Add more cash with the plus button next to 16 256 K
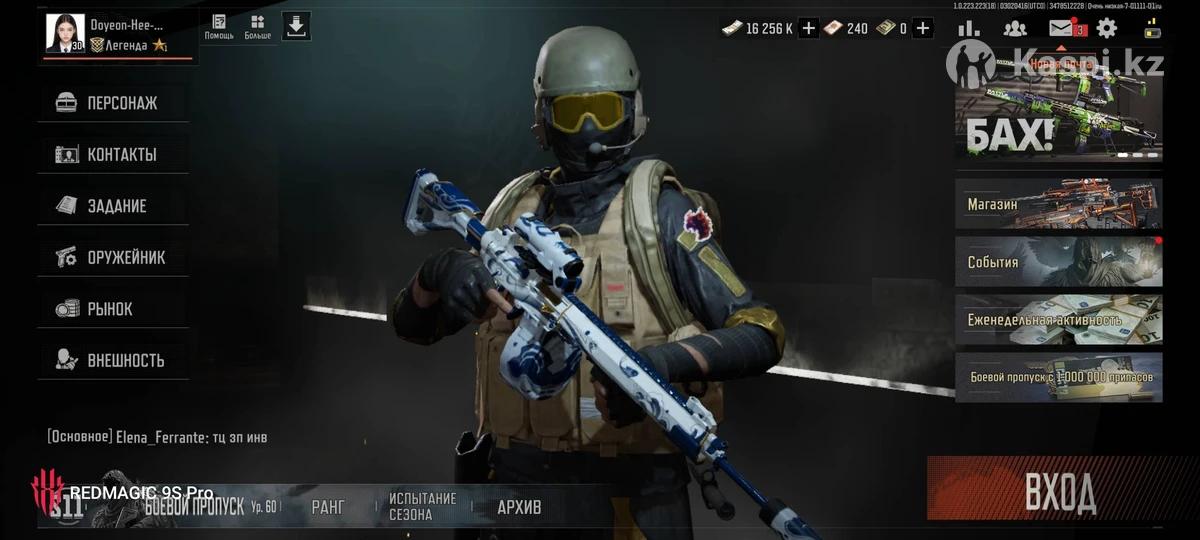The width and height of the screenshot is (1200, 540). [x=809, y=28]
